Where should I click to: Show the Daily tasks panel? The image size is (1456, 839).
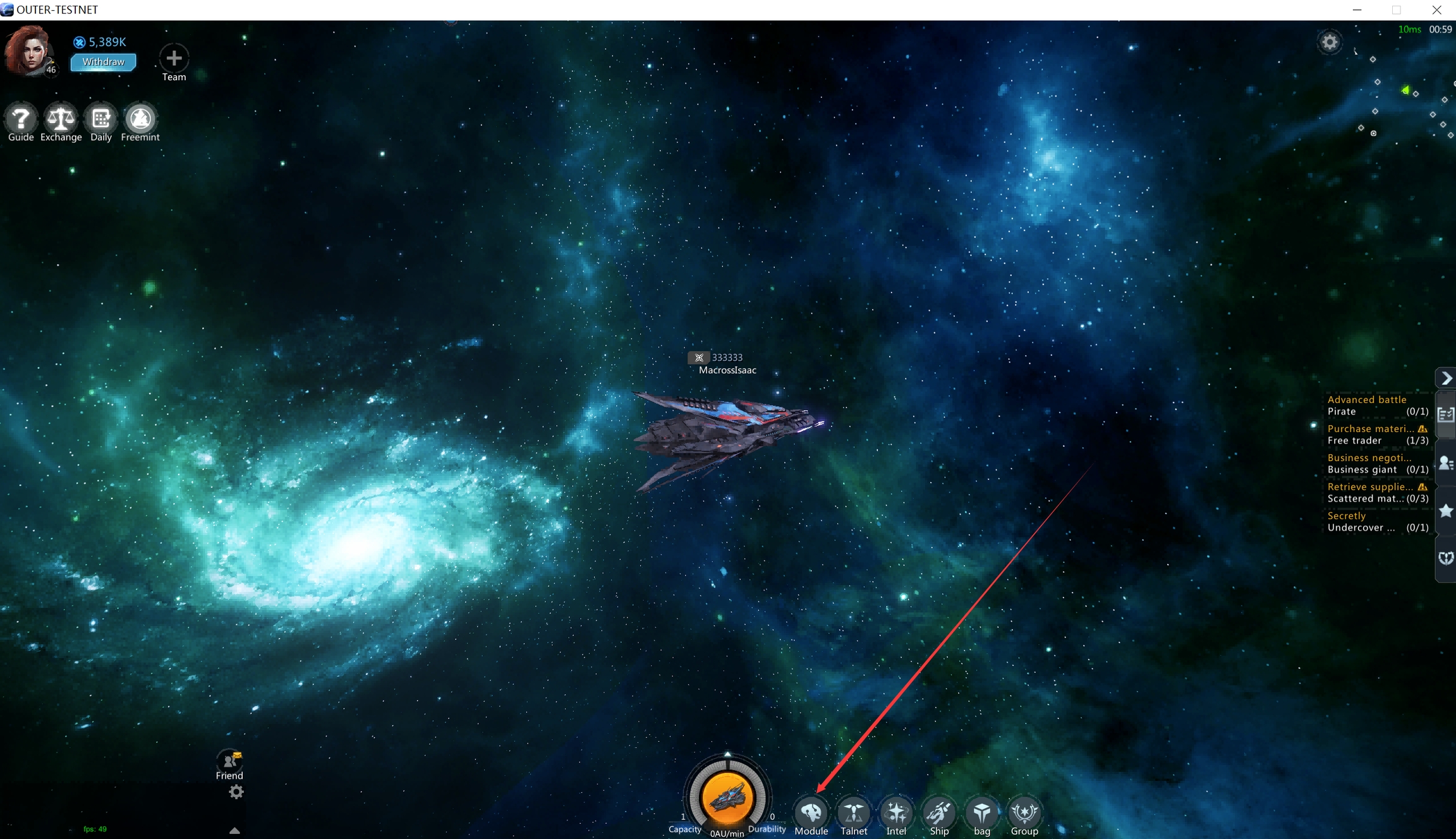(100, 119)
